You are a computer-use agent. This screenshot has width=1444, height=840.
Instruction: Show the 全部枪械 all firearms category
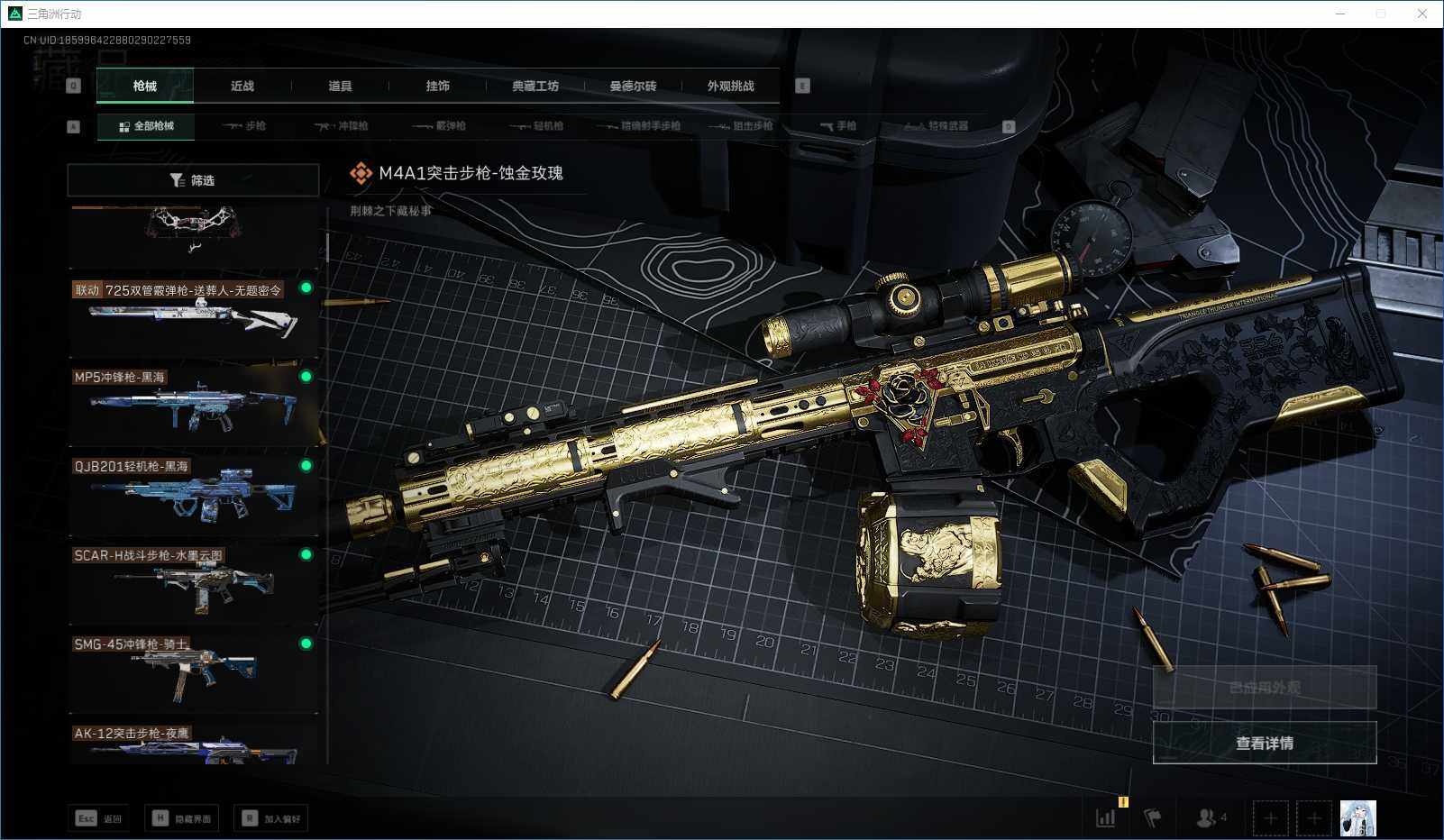click(x=146, y=126)
